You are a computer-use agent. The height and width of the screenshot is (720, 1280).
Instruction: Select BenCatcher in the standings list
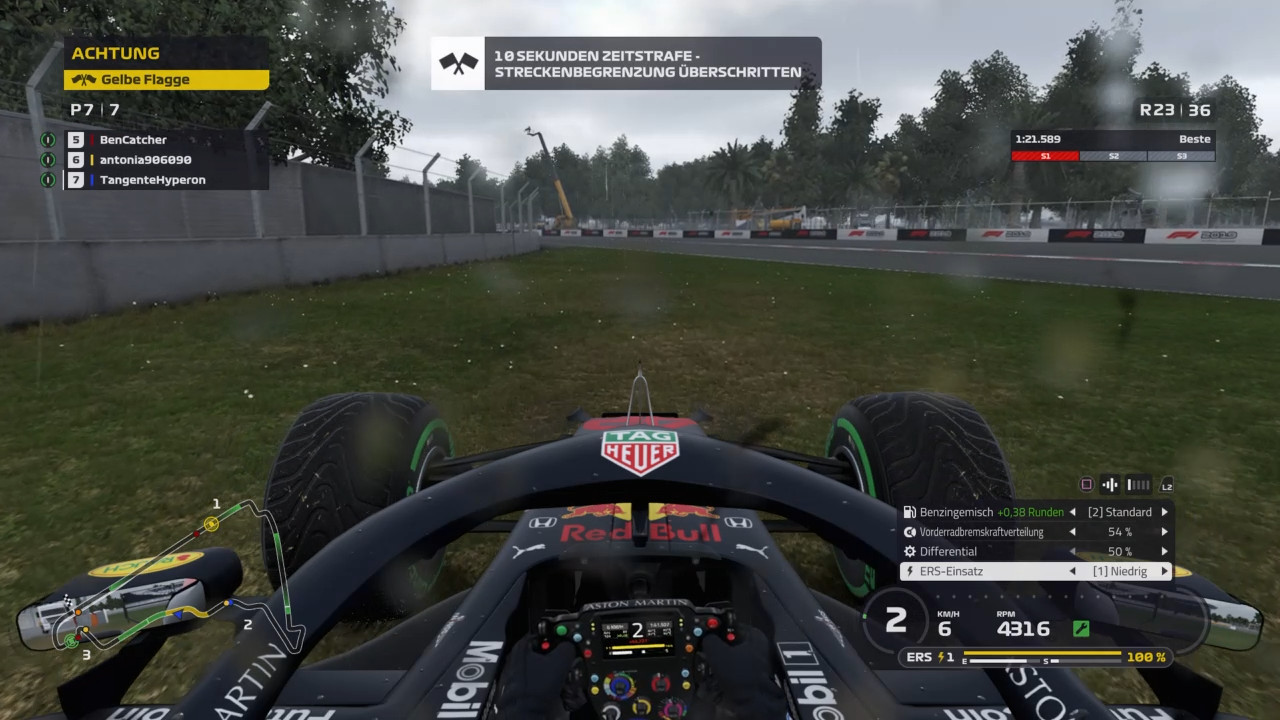tap(133, 140)
